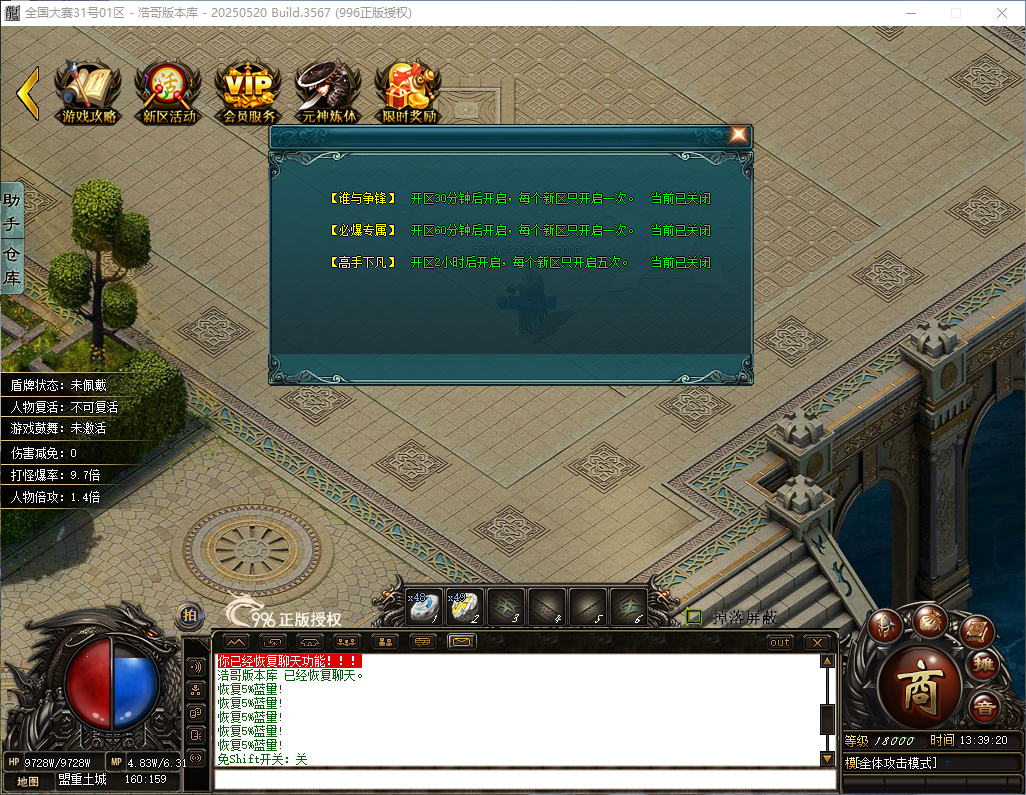Open the 限时奖励 timed rewards
Screen dimensions: 1026x795
(408, 91)
